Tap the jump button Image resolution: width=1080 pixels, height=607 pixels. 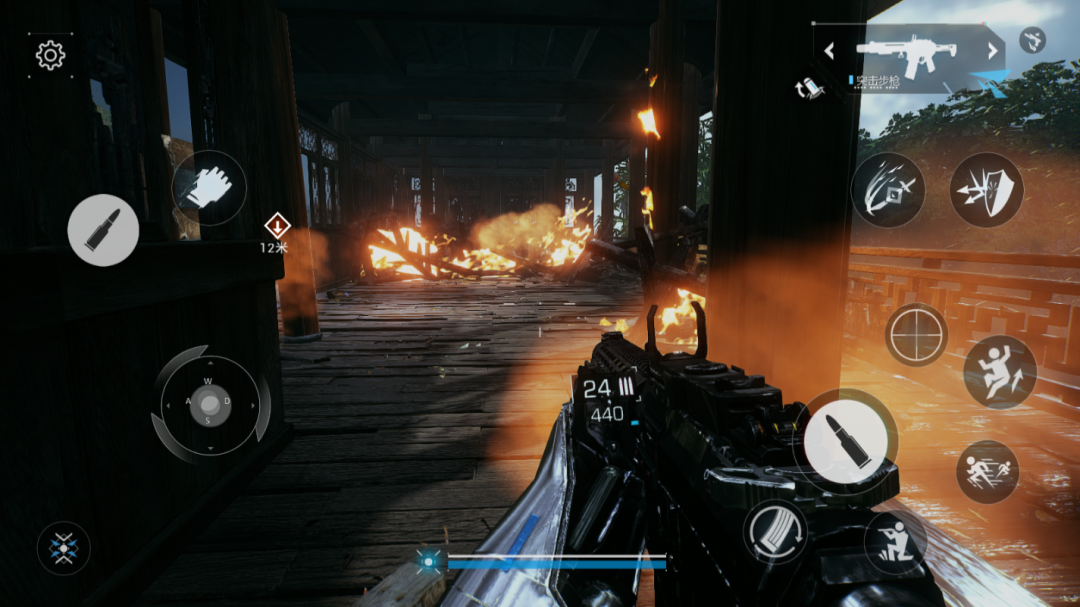(x=999, y=371)
